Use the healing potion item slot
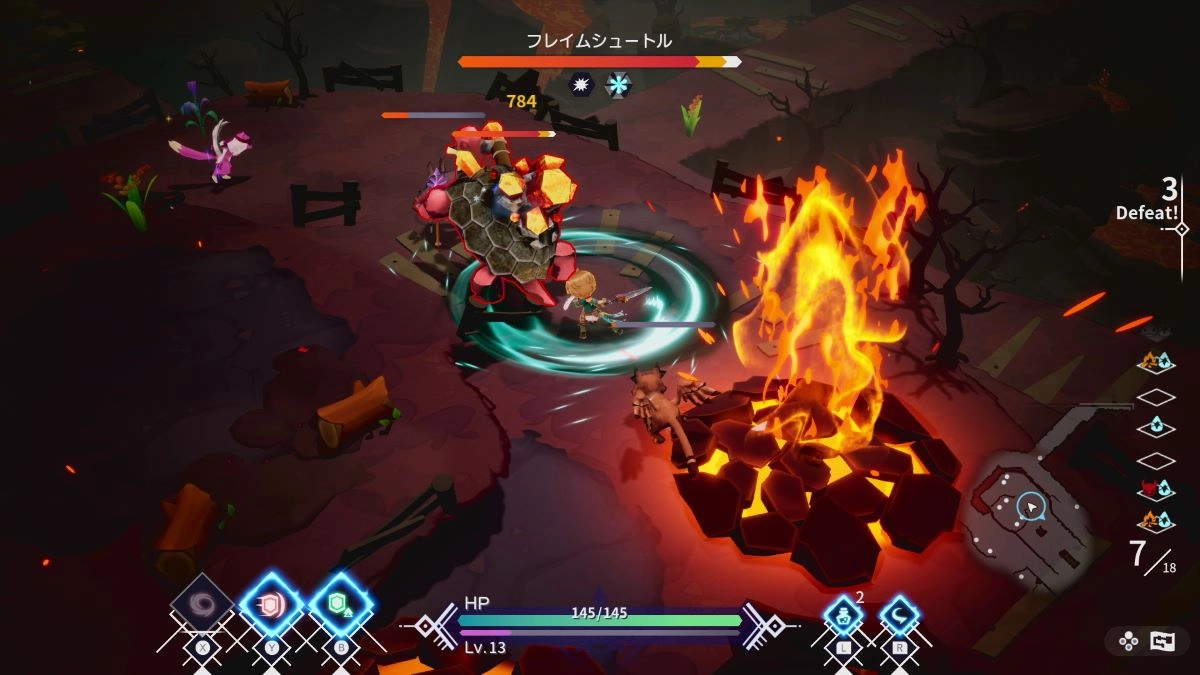This screenshot has width=1200, height=675. point(844,617)
